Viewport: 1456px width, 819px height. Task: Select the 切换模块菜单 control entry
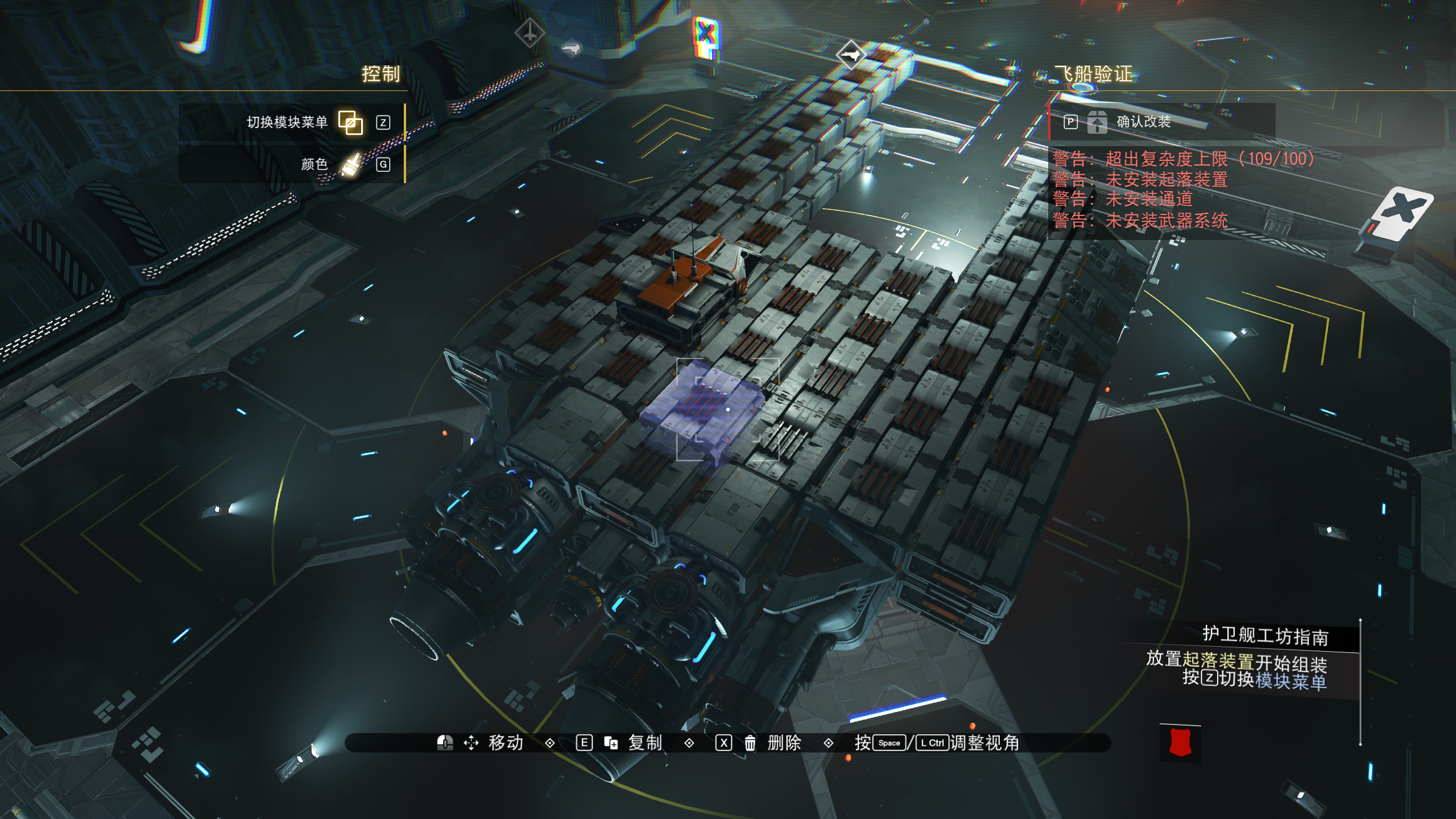[x=288, y=122]
